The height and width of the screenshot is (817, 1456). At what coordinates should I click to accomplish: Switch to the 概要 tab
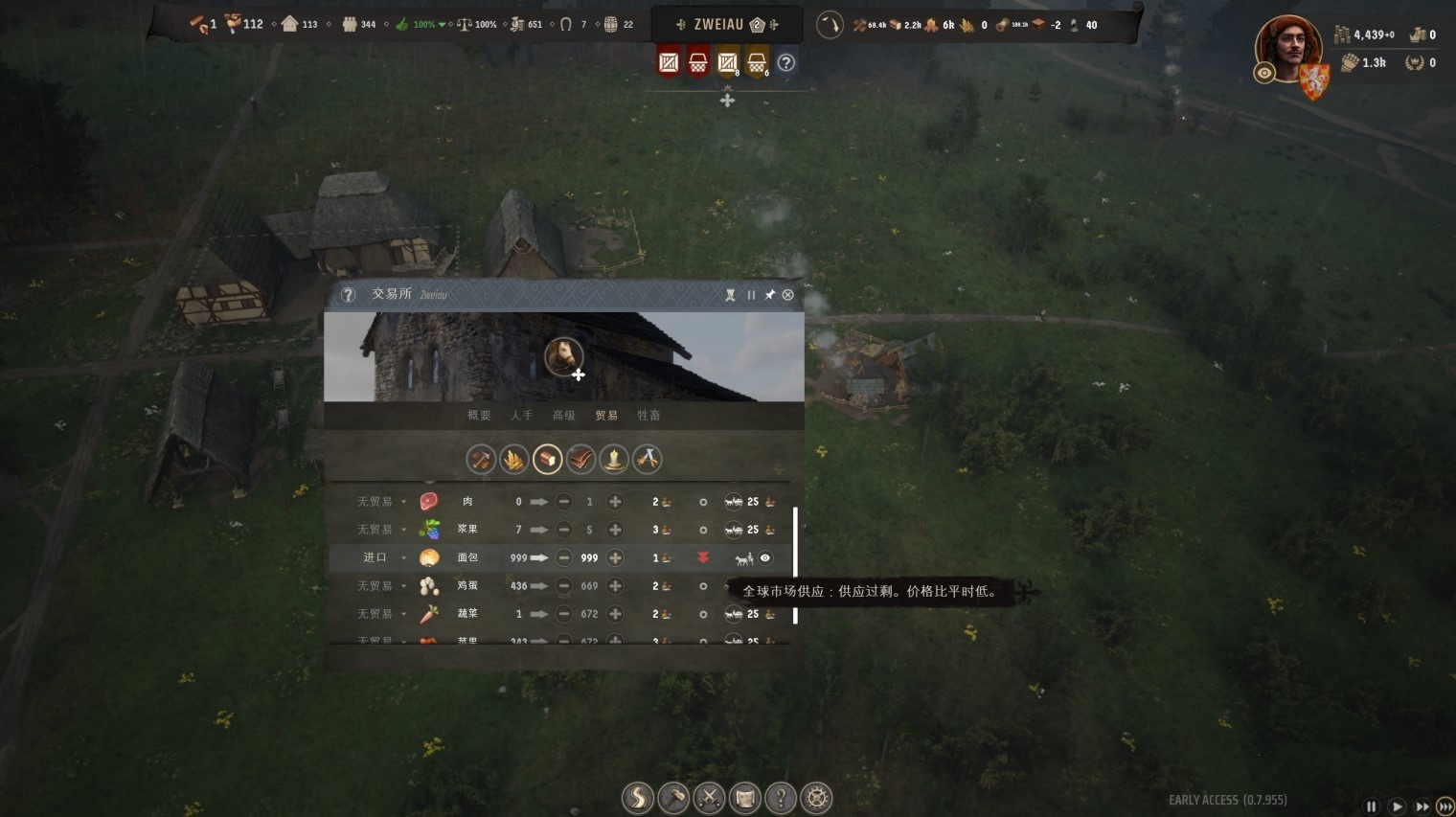tap(479, 416)
